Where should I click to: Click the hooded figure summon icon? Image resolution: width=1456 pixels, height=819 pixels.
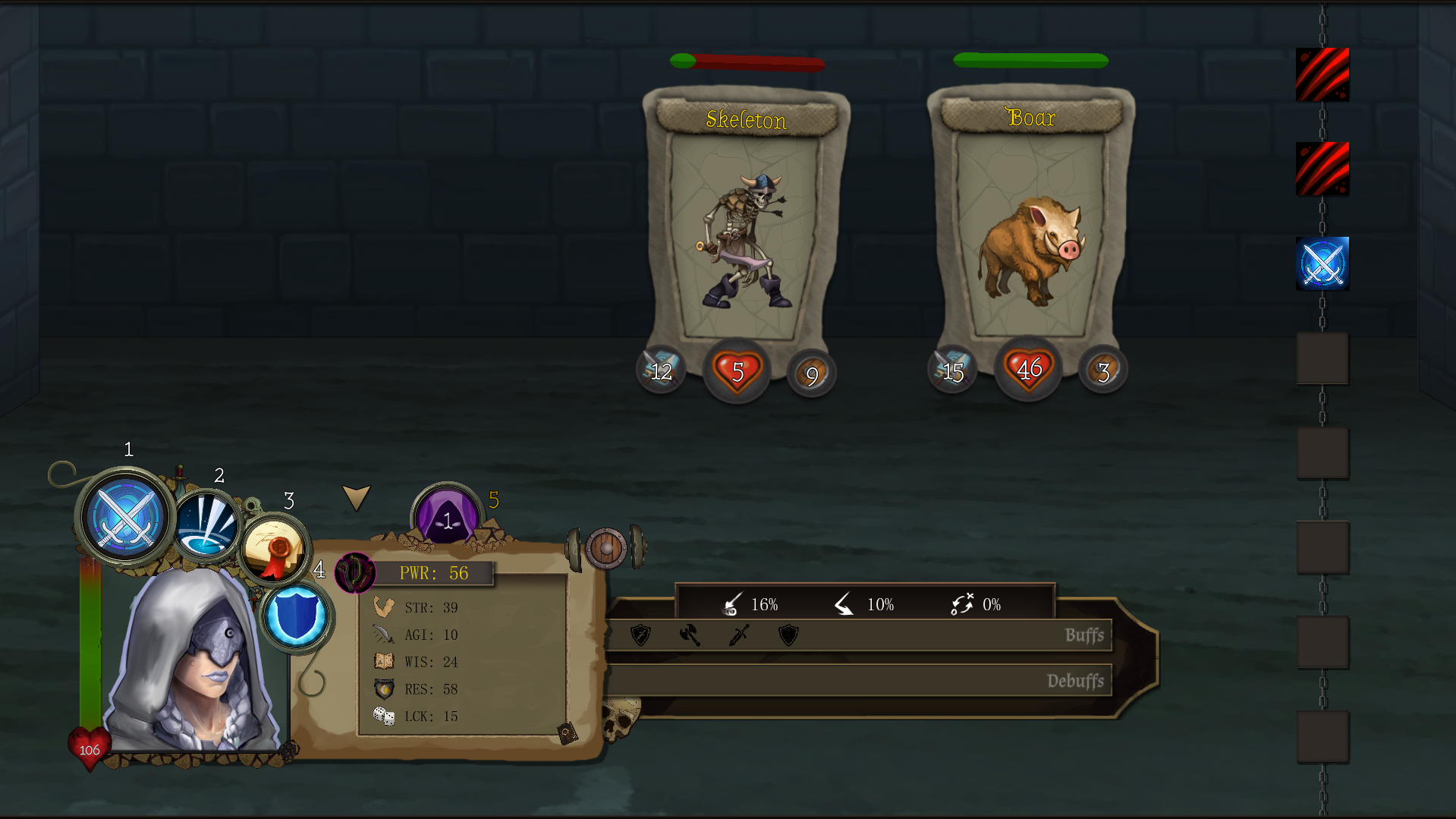446,519
